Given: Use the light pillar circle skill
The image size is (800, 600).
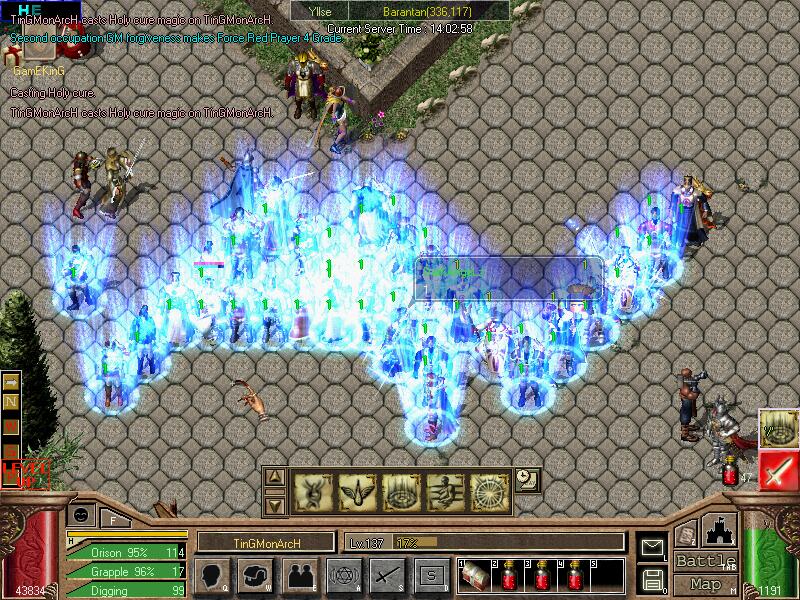Looking at the screenshot, I should click(x=401, y=491).
